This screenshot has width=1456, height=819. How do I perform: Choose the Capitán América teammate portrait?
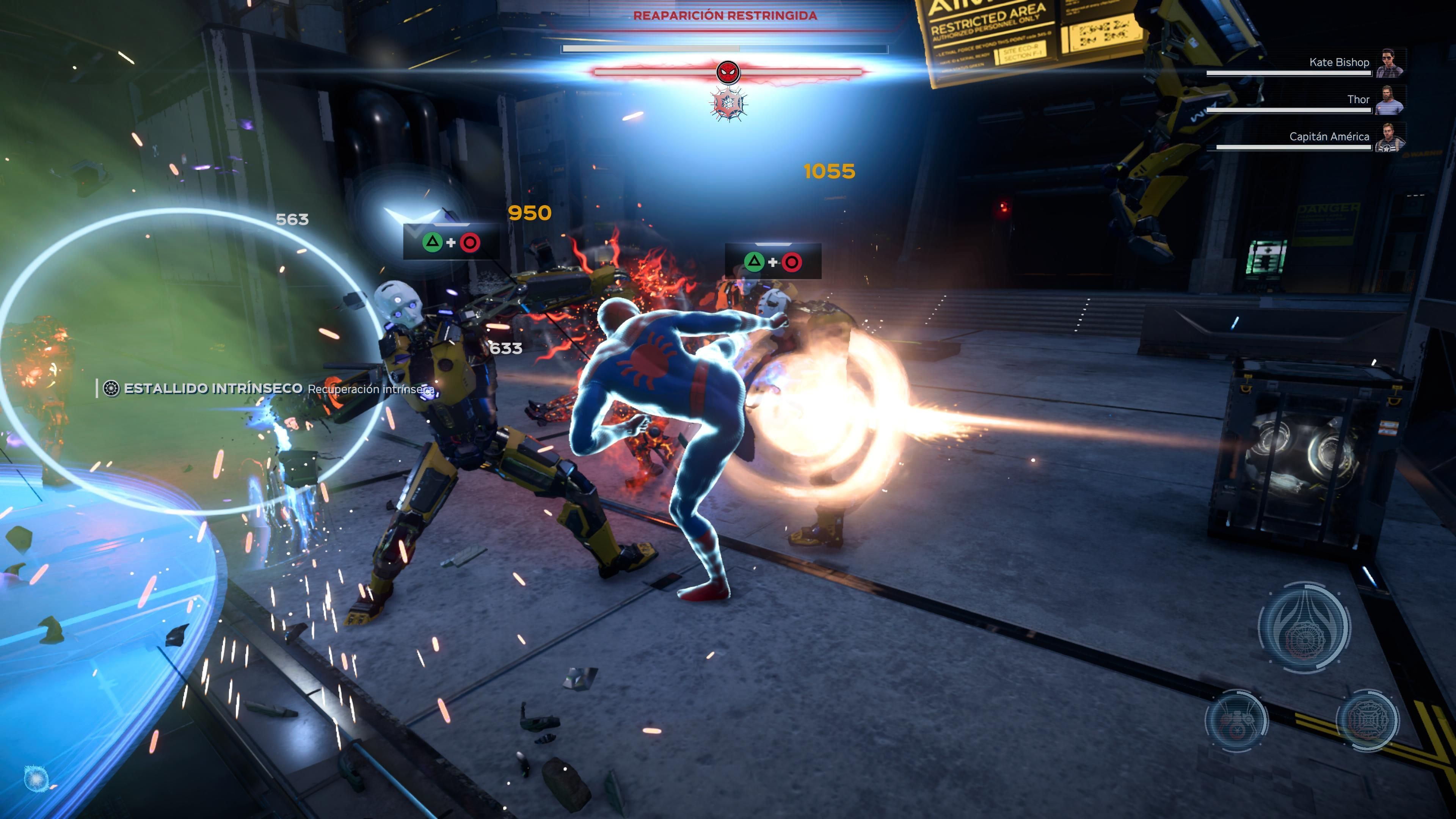pyautogui.click(x=1390, y=137)
